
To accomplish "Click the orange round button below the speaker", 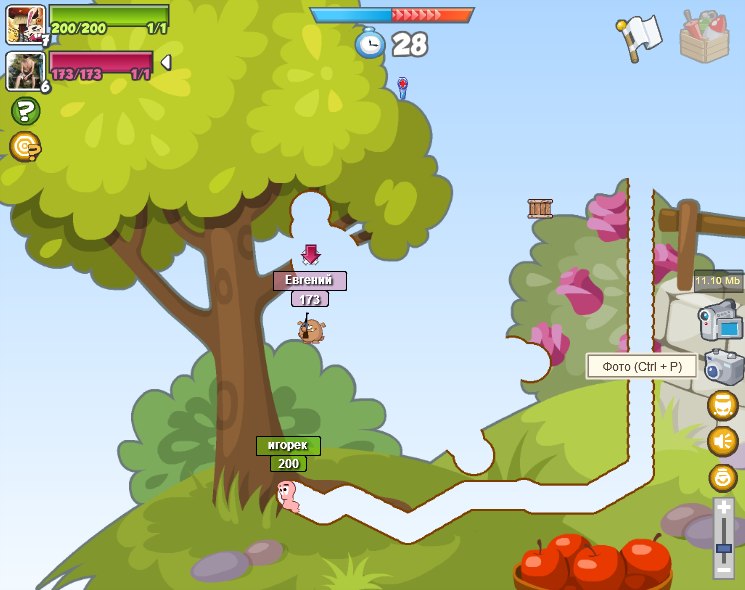I will (722, 477).
